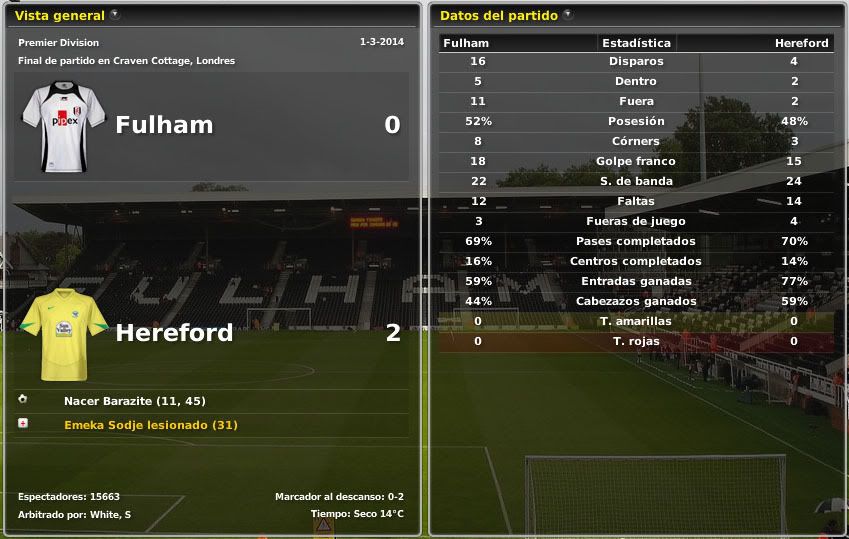
Task: Select the Hereford team name
Action: click(174, 333)
